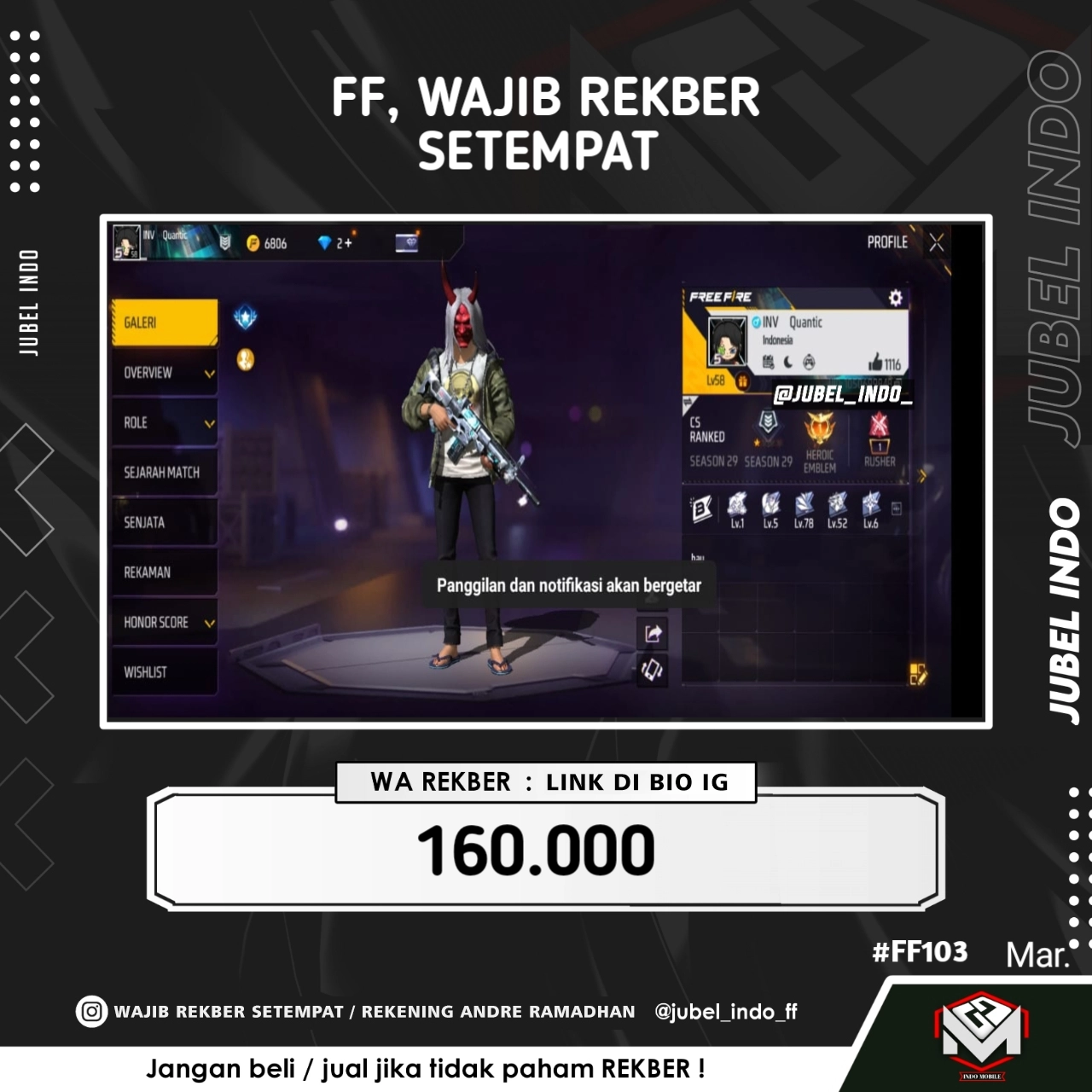Click the vault card icon in top bar
This screenshot has height=1092, width=1092.
pos(407,243)
